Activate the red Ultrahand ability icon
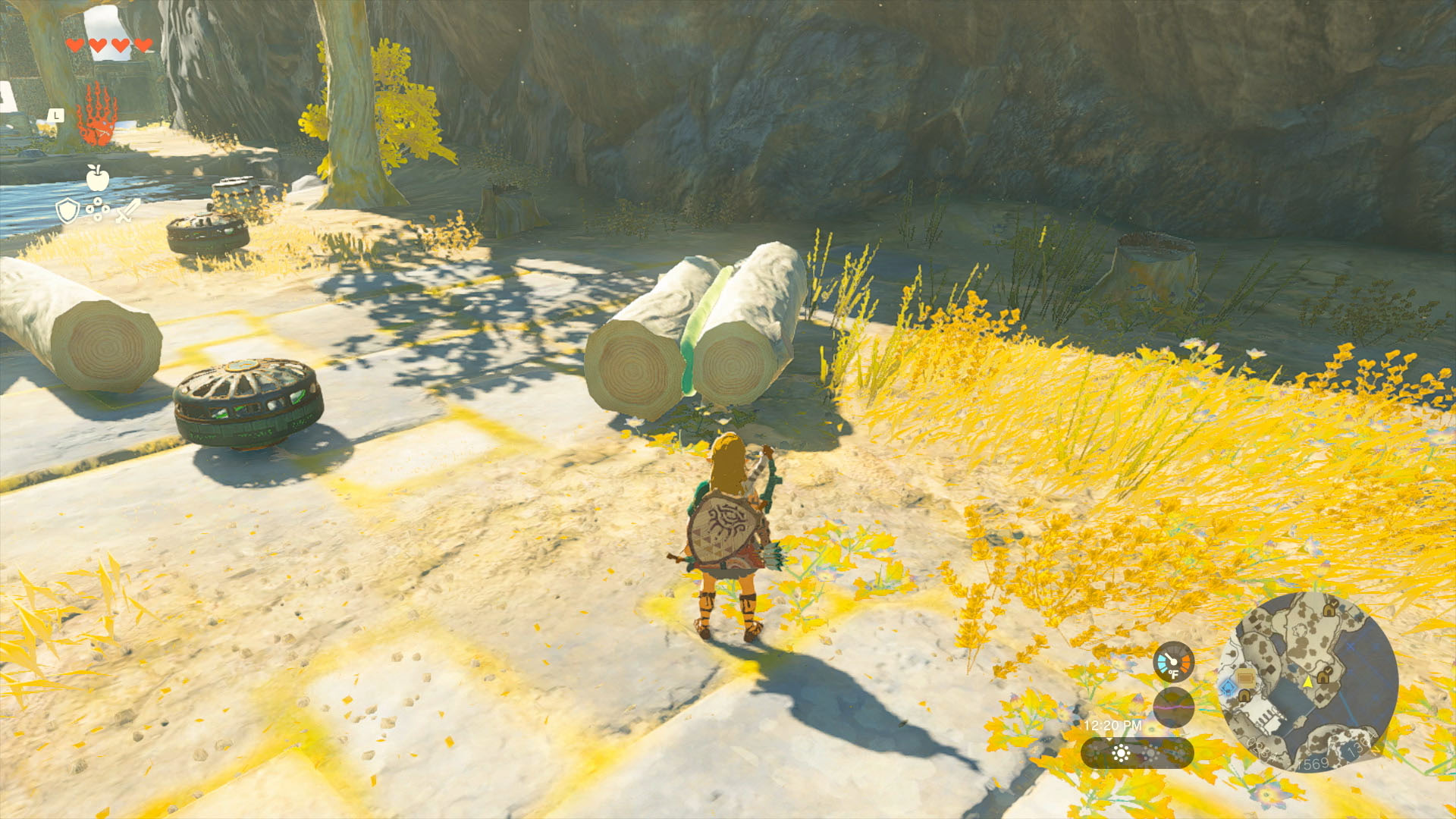The width and height of the screenshot is (1456, 819). click(96, 115)
